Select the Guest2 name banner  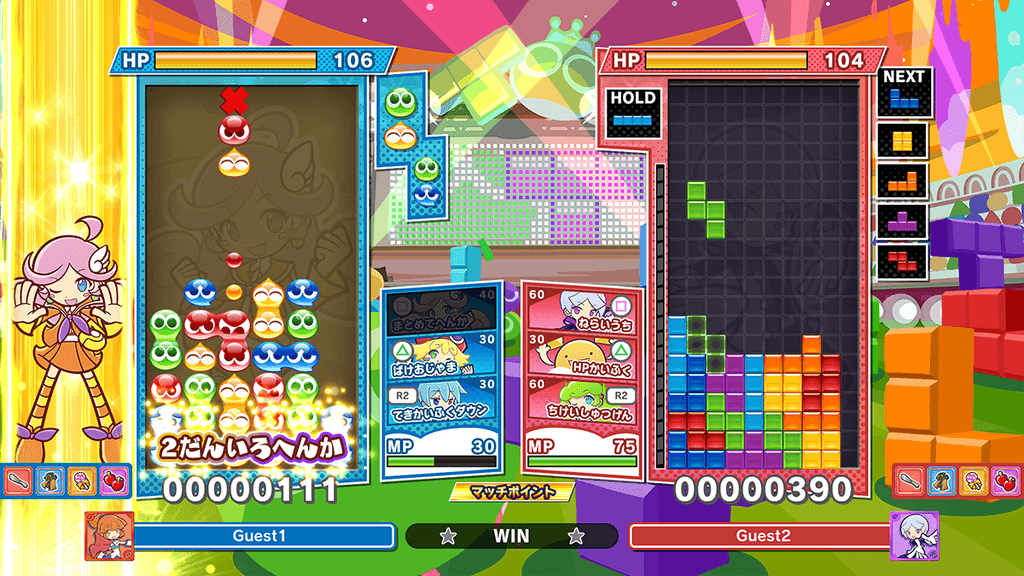click(x=762, y=536)
